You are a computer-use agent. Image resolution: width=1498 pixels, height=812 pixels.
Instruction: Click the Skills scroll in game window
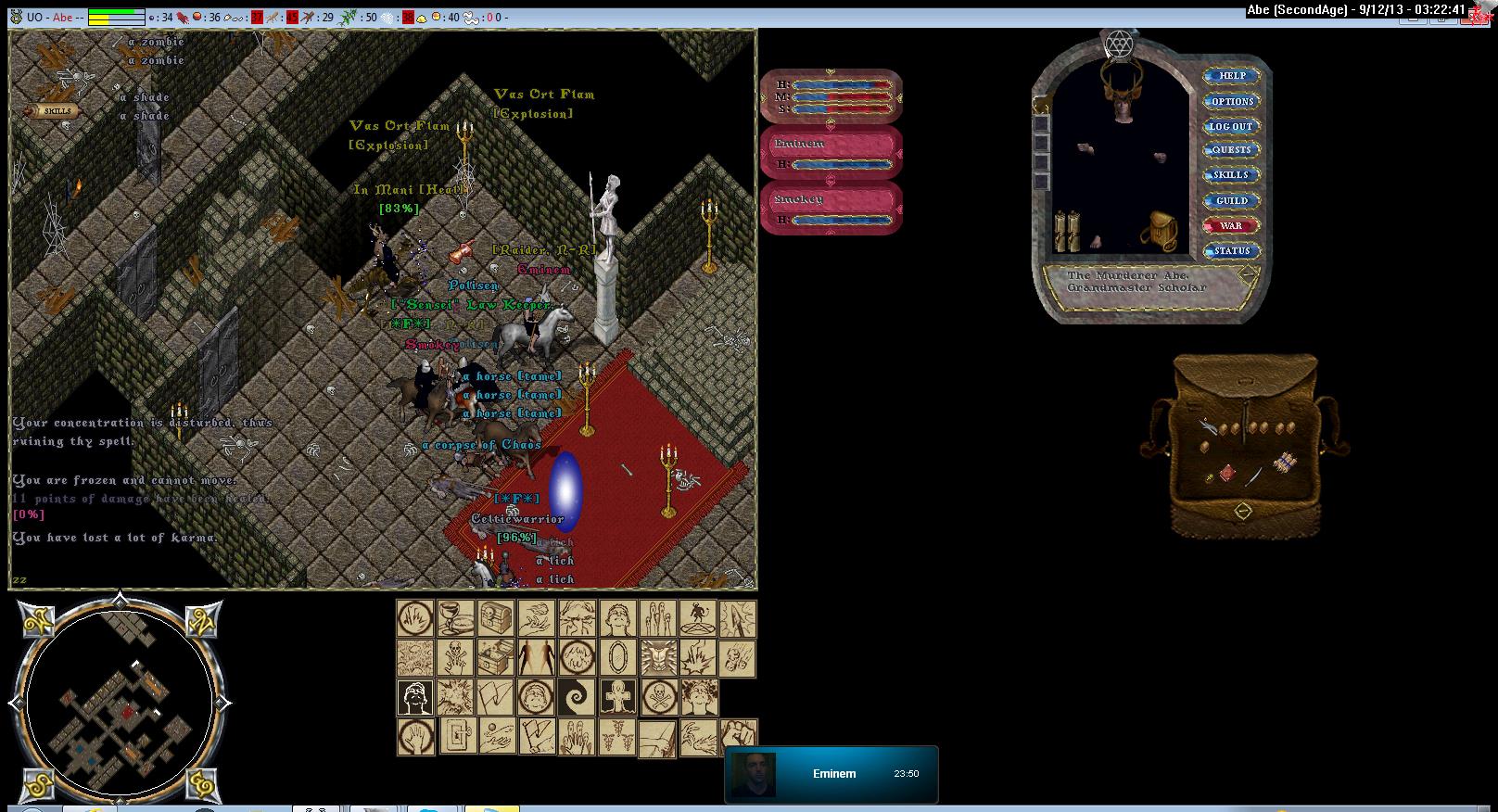[x=57, y=111]
